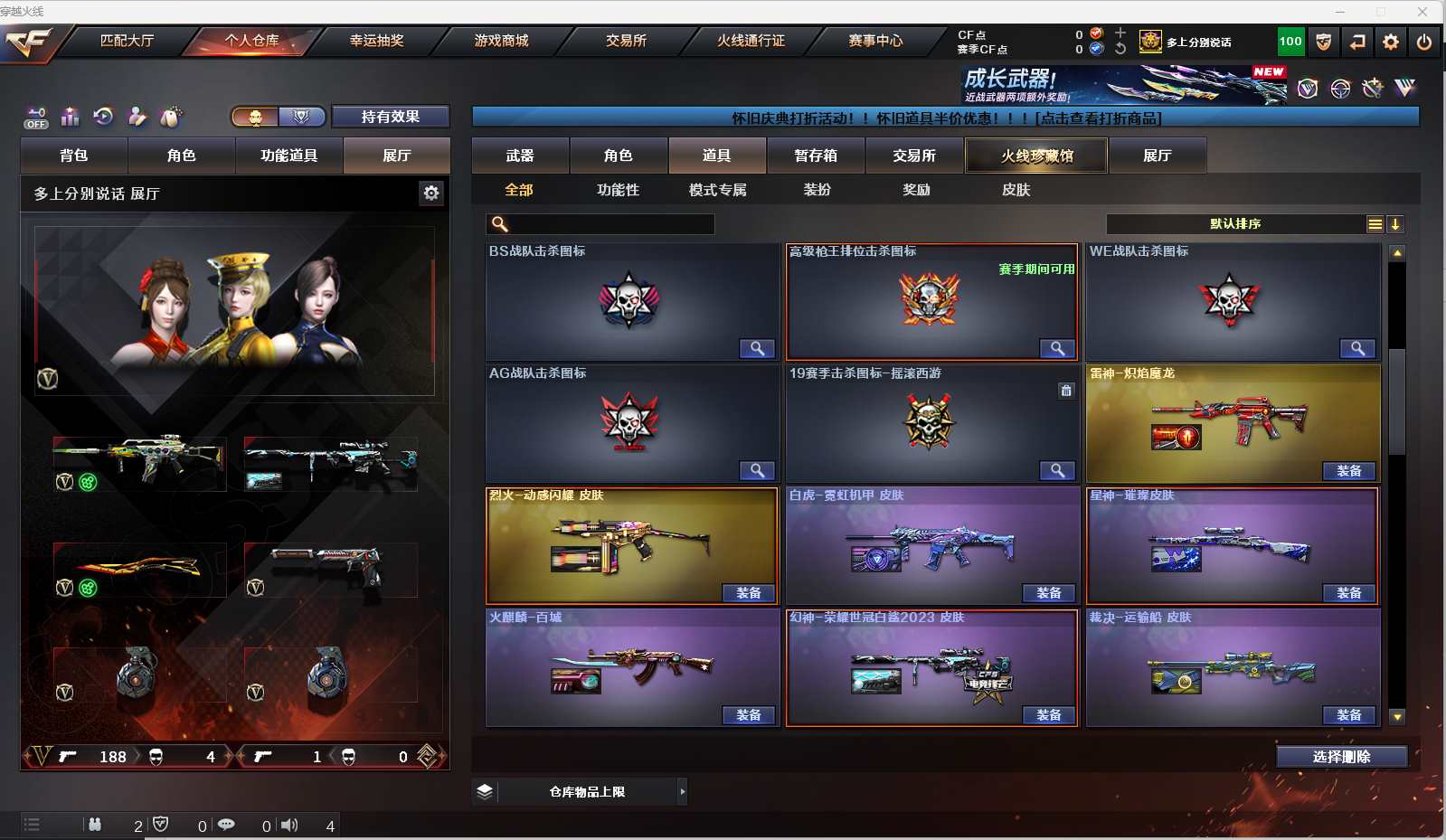This screenshot has height=840, width=1446.
Task: Click the discount event announcement banner
Action: [945, 118]
